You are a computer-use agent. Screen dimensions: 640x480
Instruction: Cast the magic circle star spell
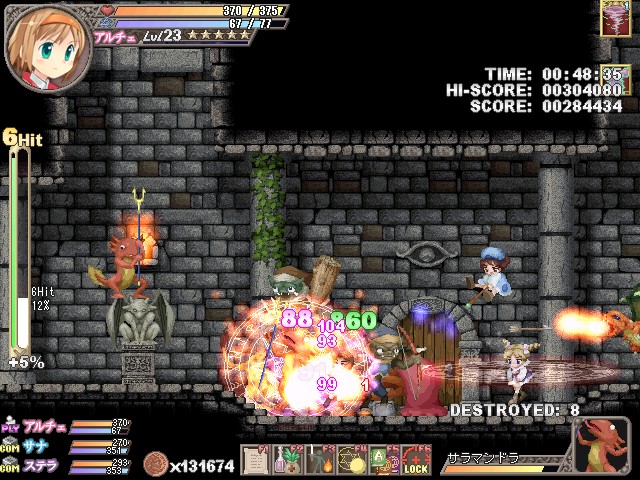[x=351, y=462]
